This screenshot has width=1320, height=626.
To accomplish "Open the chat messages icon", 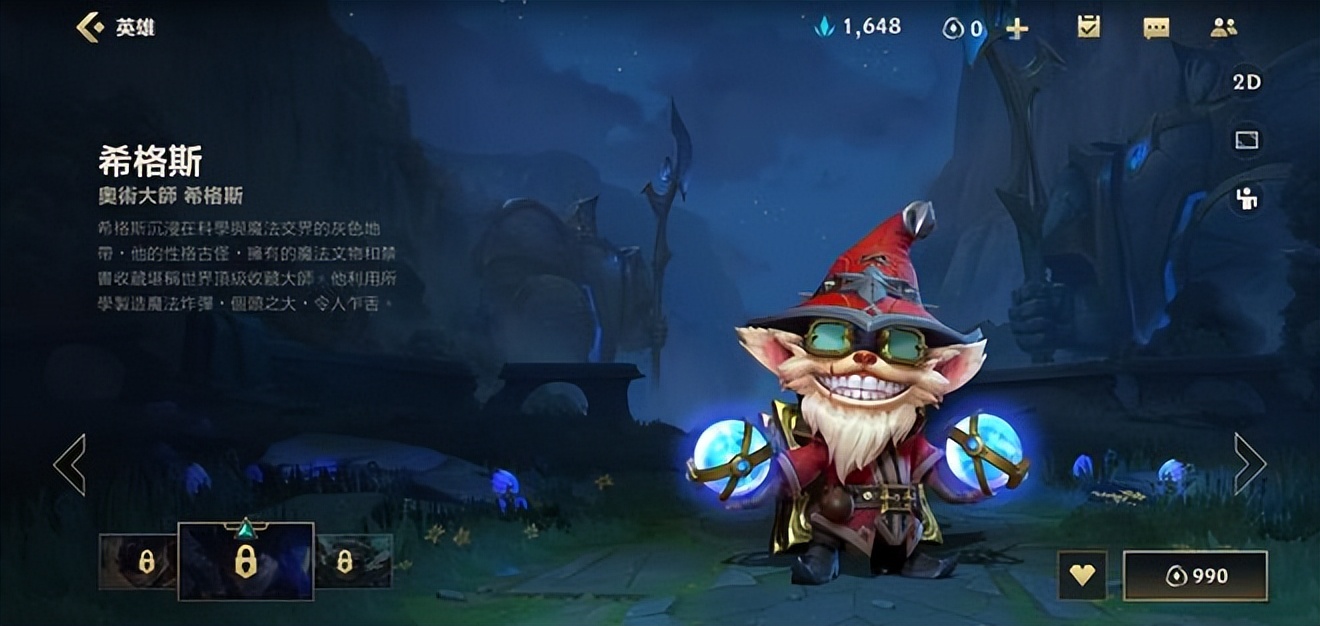I will point(1156,28).
